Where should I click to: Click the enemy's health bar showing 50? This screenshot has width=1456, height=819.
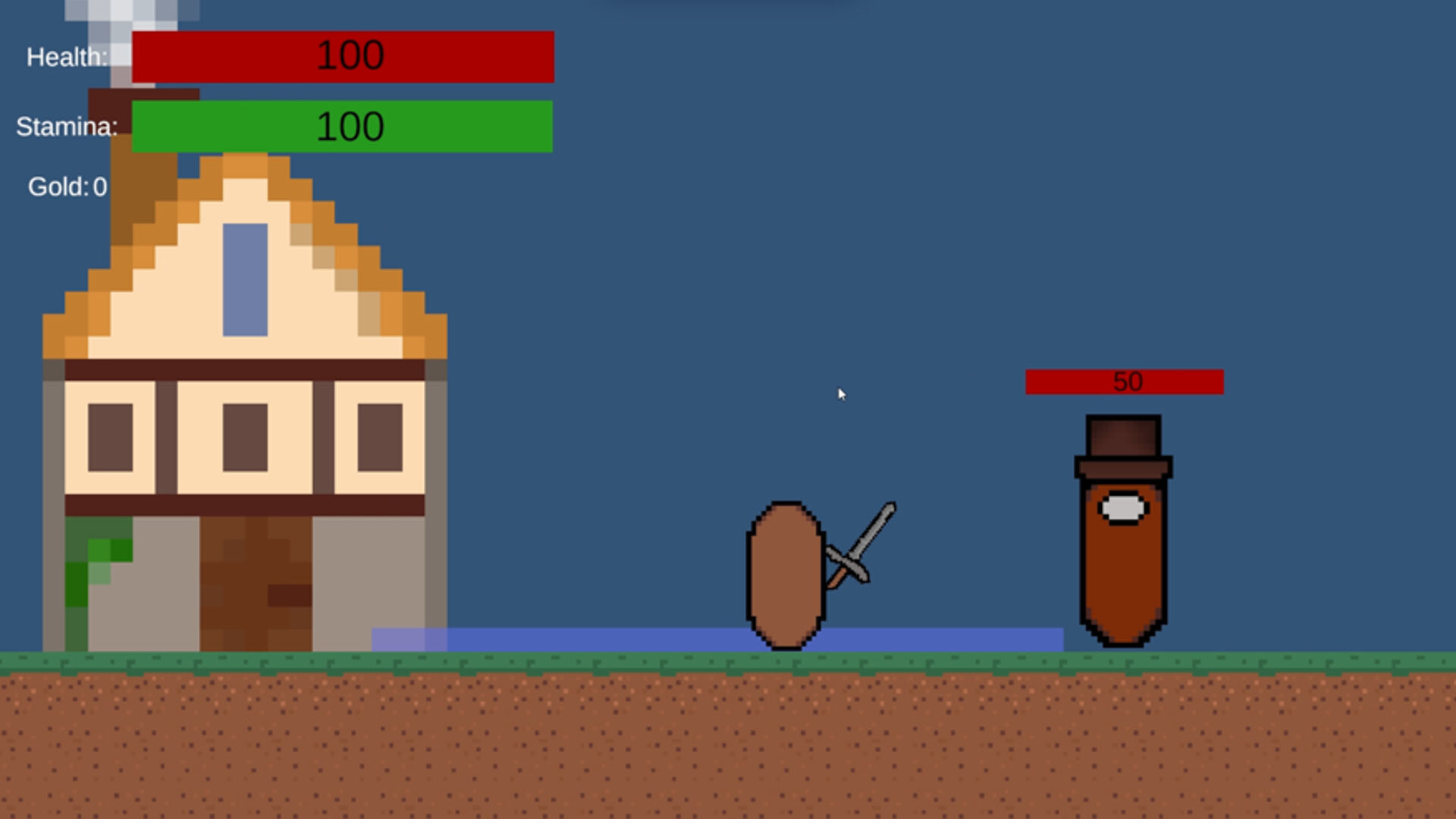pos(1125,381)
